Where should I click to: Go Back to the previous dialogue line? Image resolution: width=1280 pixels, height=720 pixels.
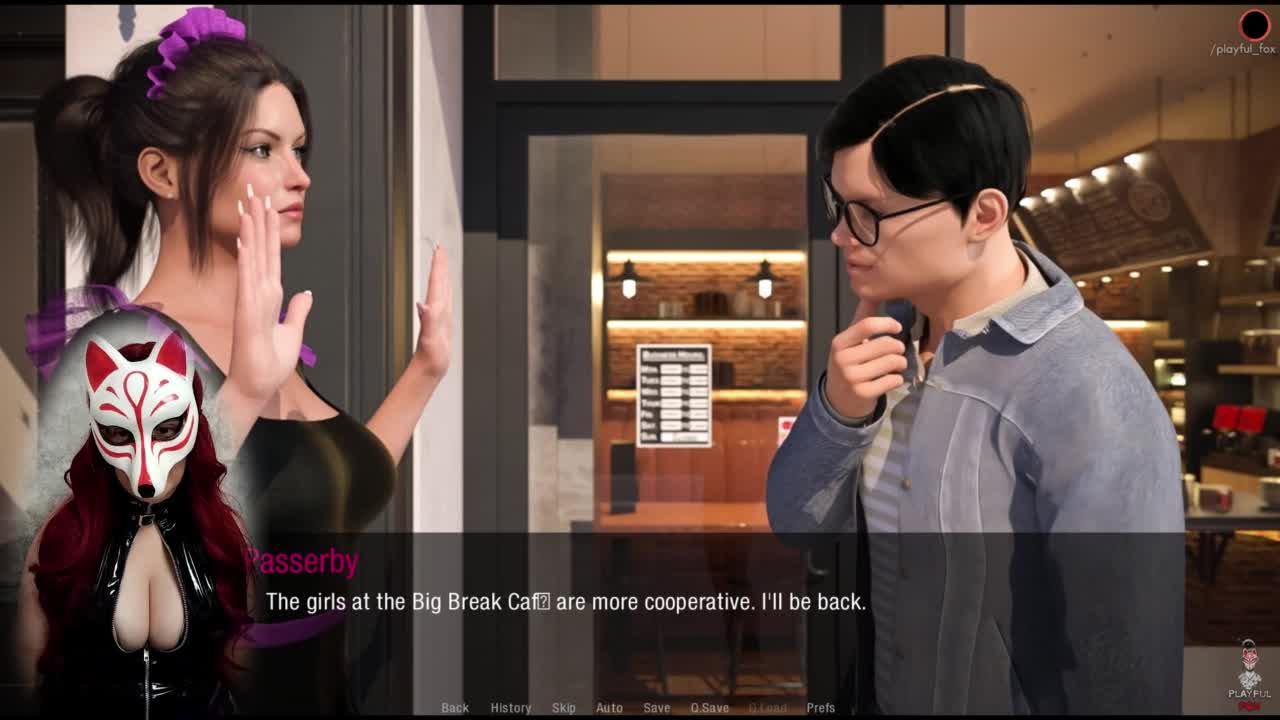point(455,708)
